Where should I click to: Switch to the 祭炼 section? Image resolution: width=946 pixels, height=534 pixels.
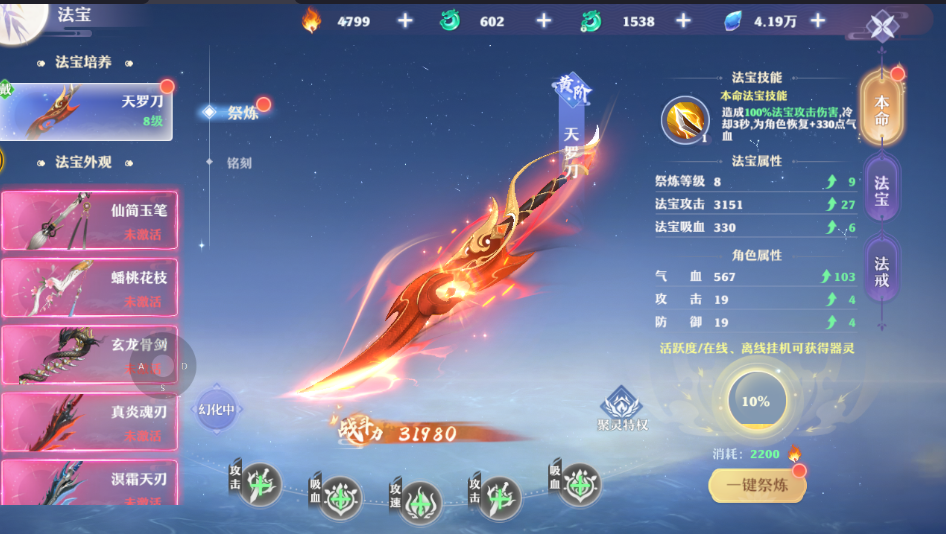241,112
